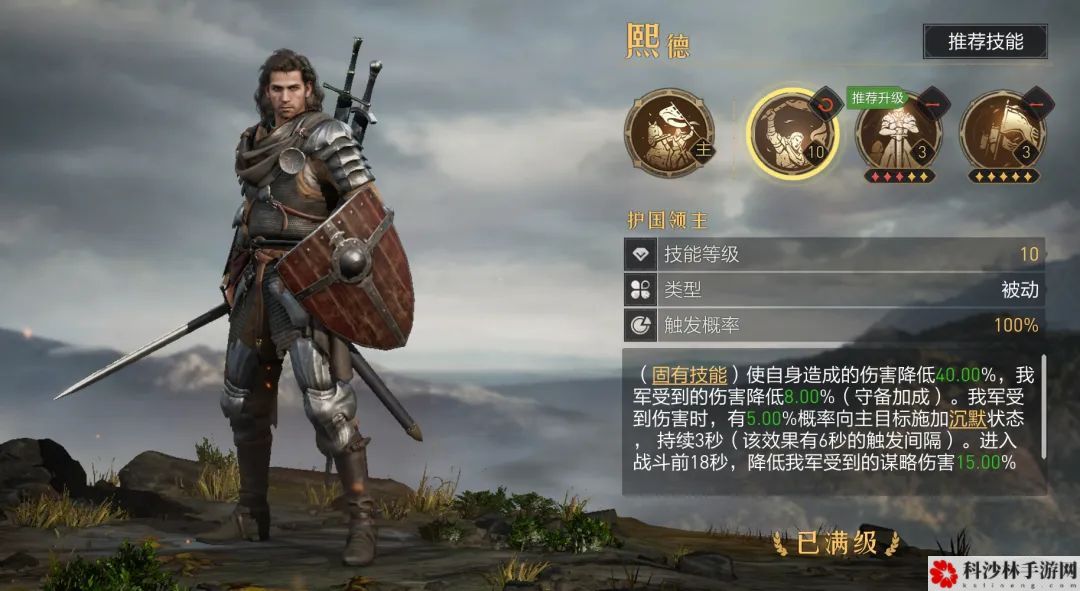Remove the flag bearer skill via its minus badge
The height and width of the screenshot is (591, 1080).
[1036, 103]
